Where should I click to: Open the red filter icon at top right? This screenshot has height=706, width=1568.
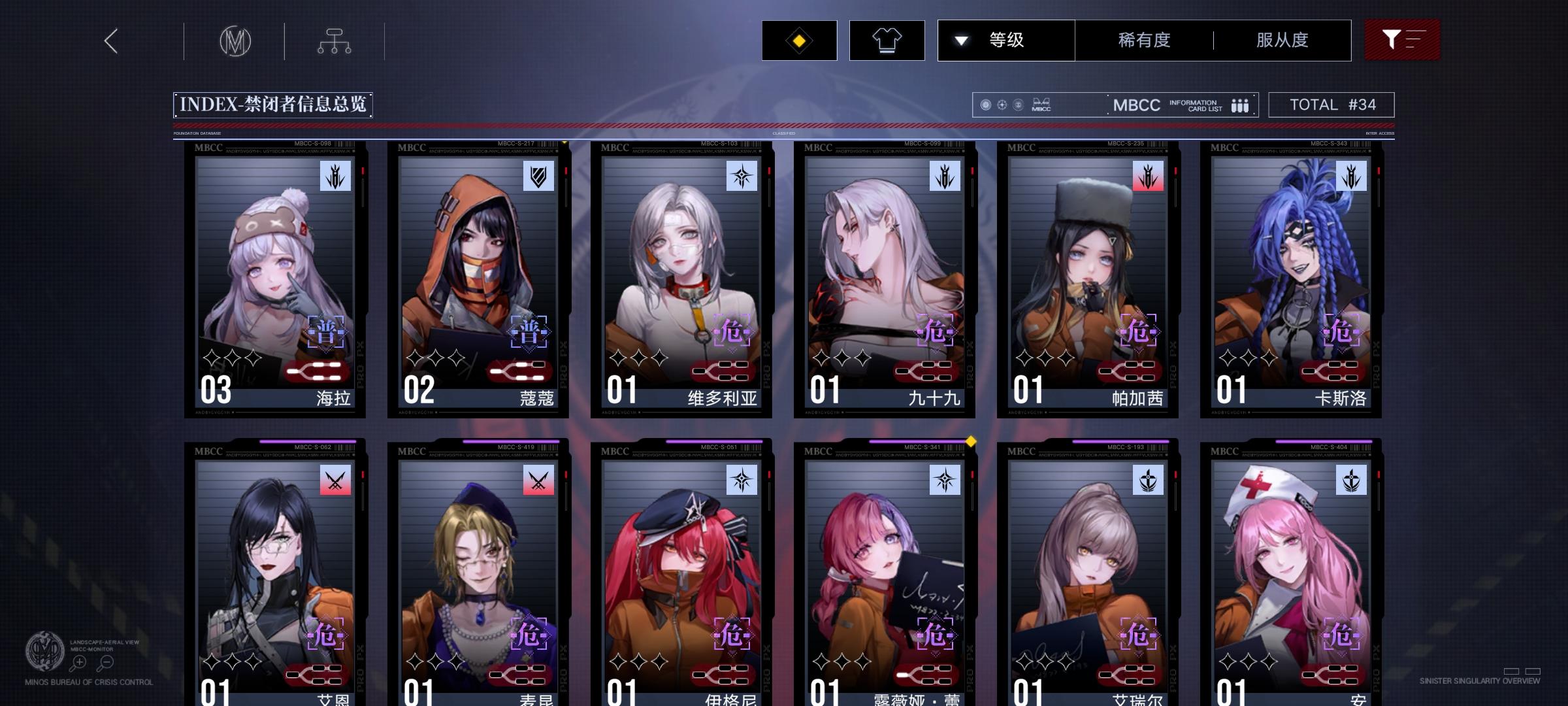click(1402, 40)
